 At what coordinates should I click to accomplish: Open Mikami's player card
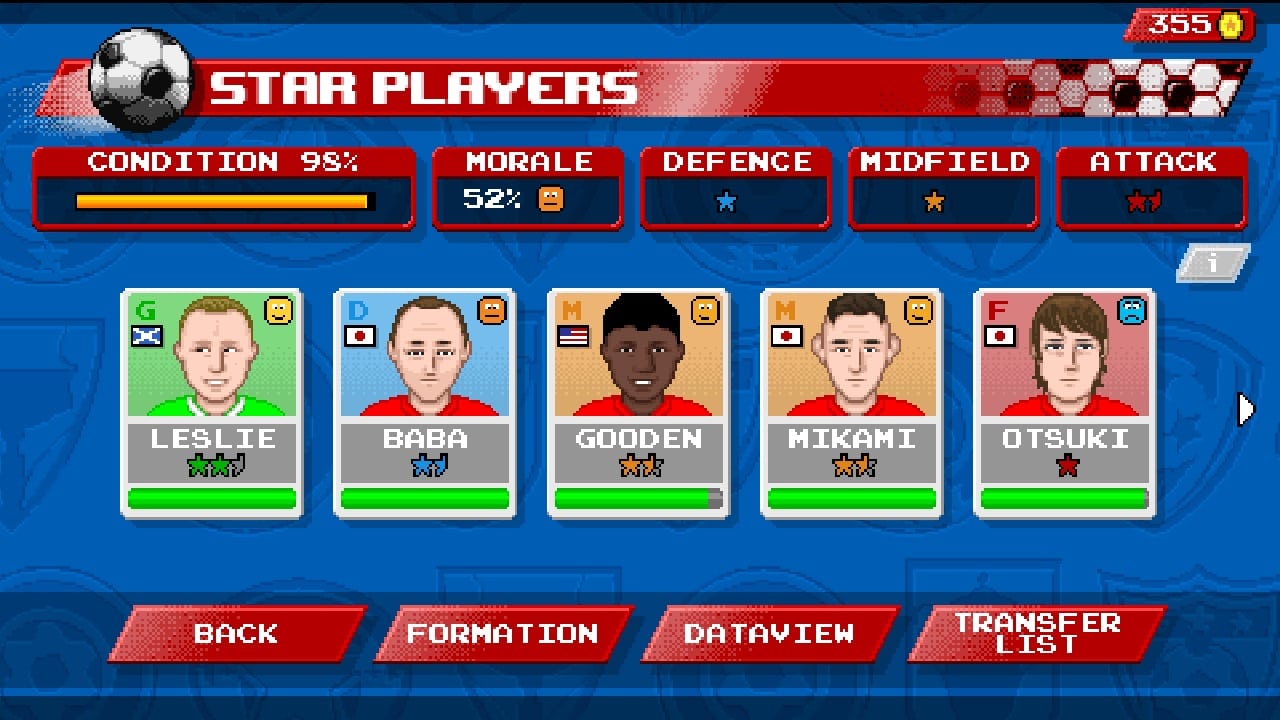tap(851, 400)
